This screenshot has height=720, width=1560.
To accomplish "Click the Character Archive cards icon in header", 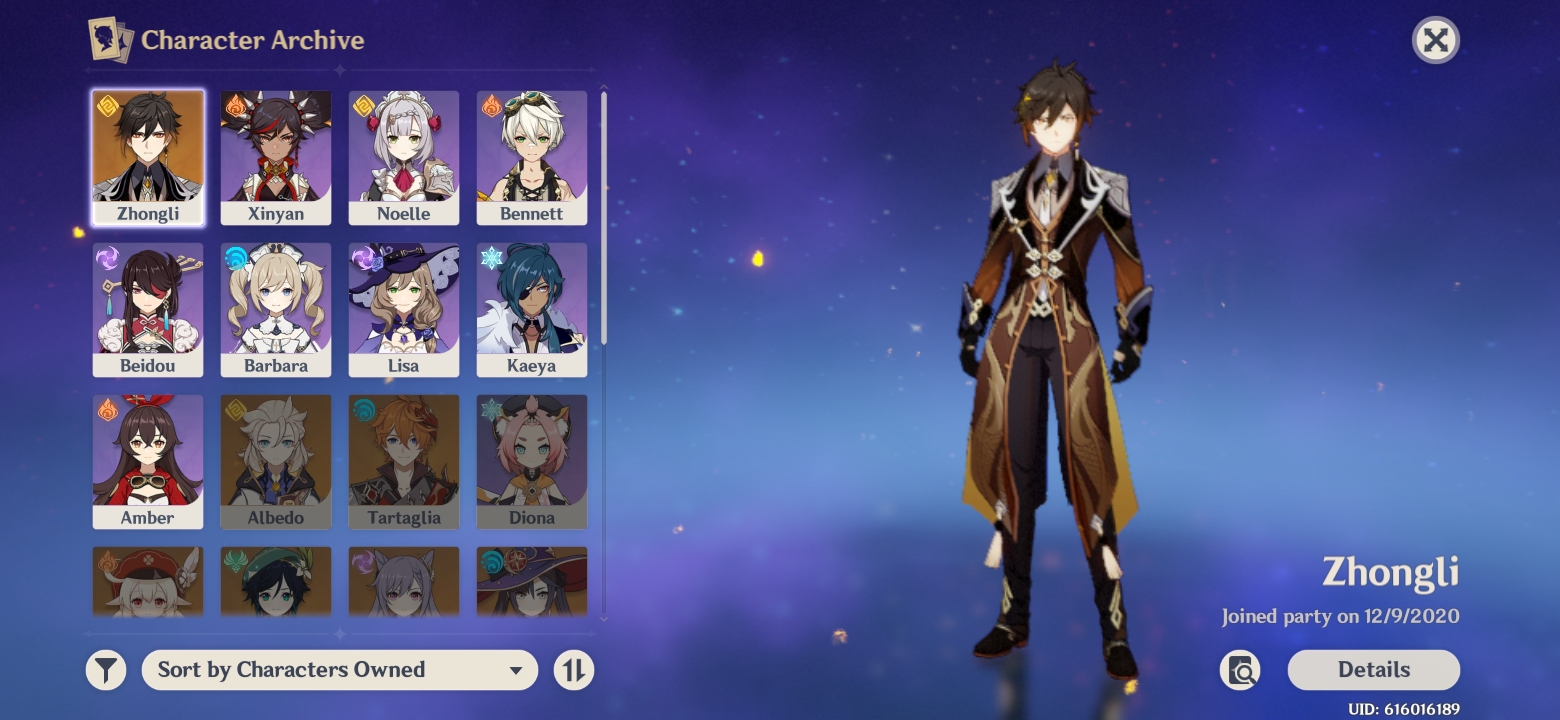I will coord(110,40).
